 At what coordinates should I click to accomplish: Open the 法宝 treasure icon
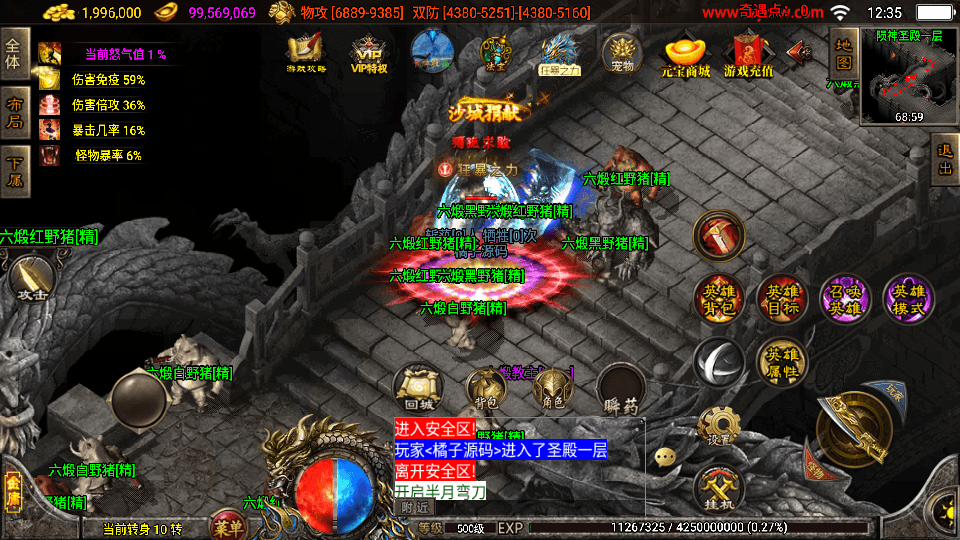(496, 53)
